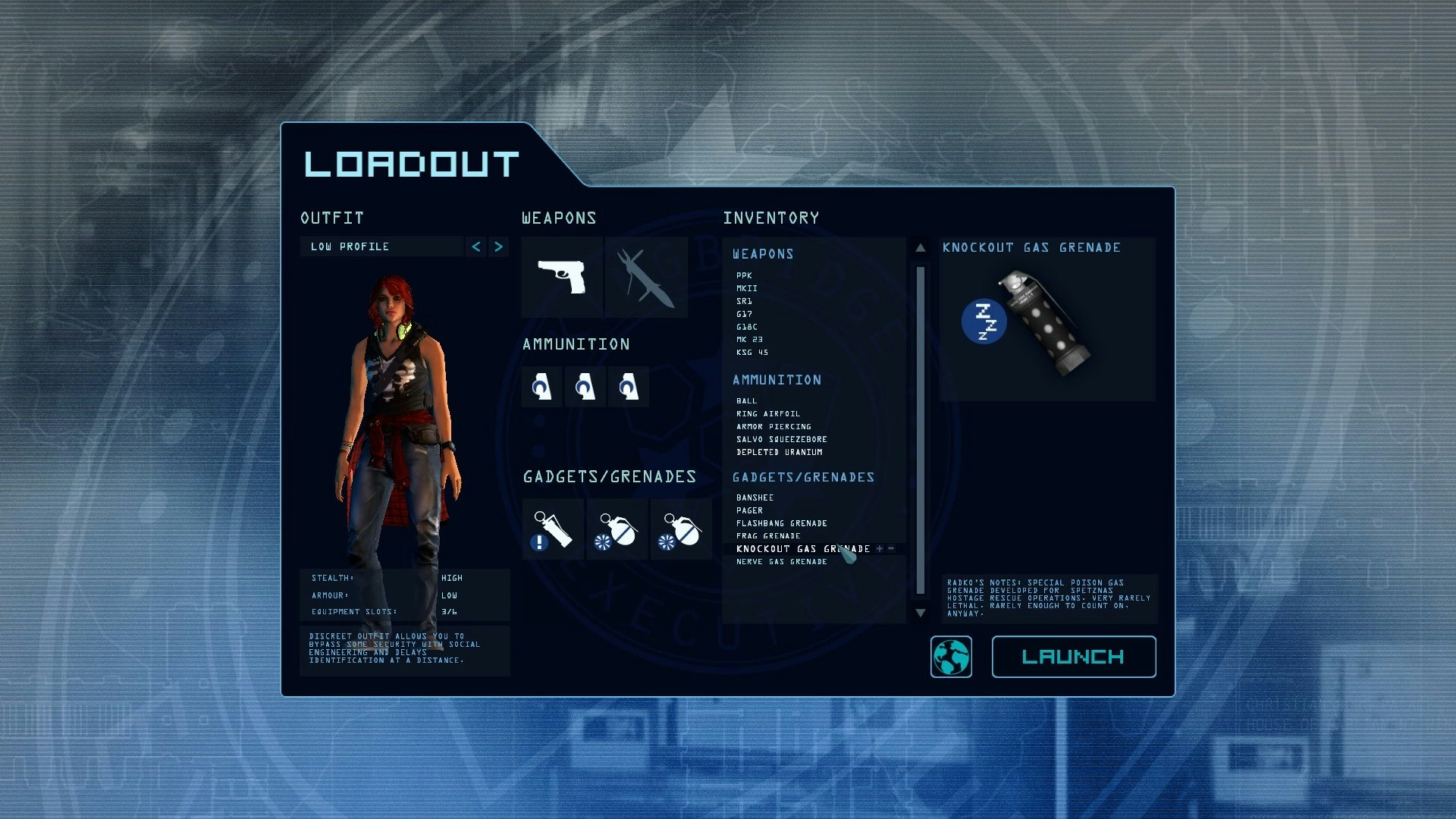View the Knockout Gas Grenade preview image

1046,322
